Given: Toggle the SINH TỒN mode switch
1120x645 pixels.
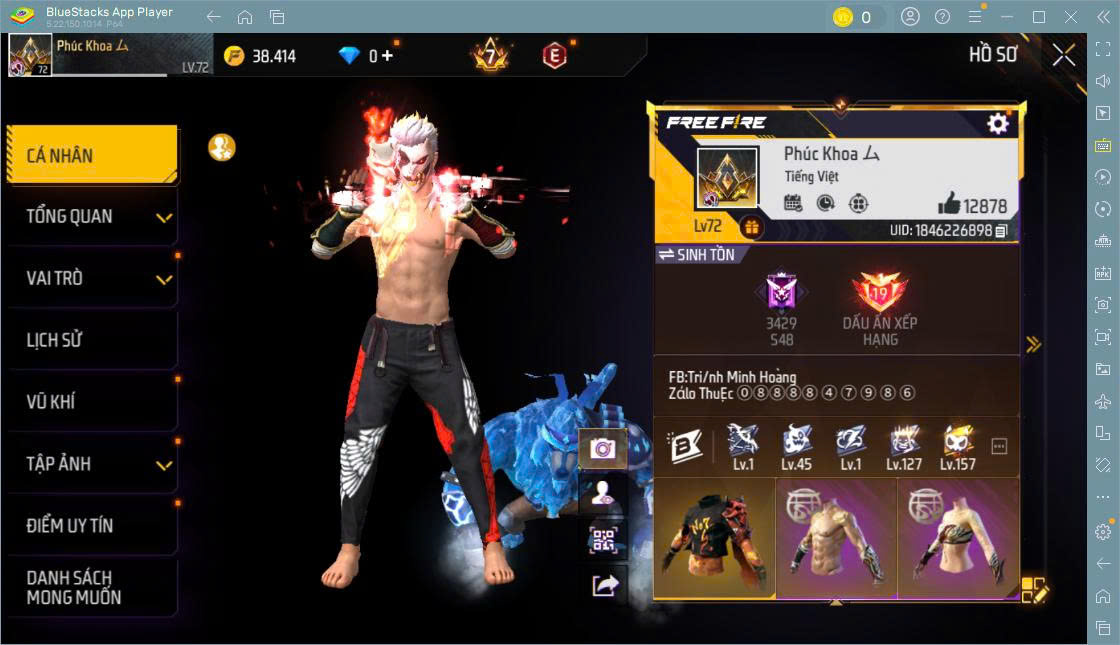Looking at the screenshot, I should tap(696, 255).
